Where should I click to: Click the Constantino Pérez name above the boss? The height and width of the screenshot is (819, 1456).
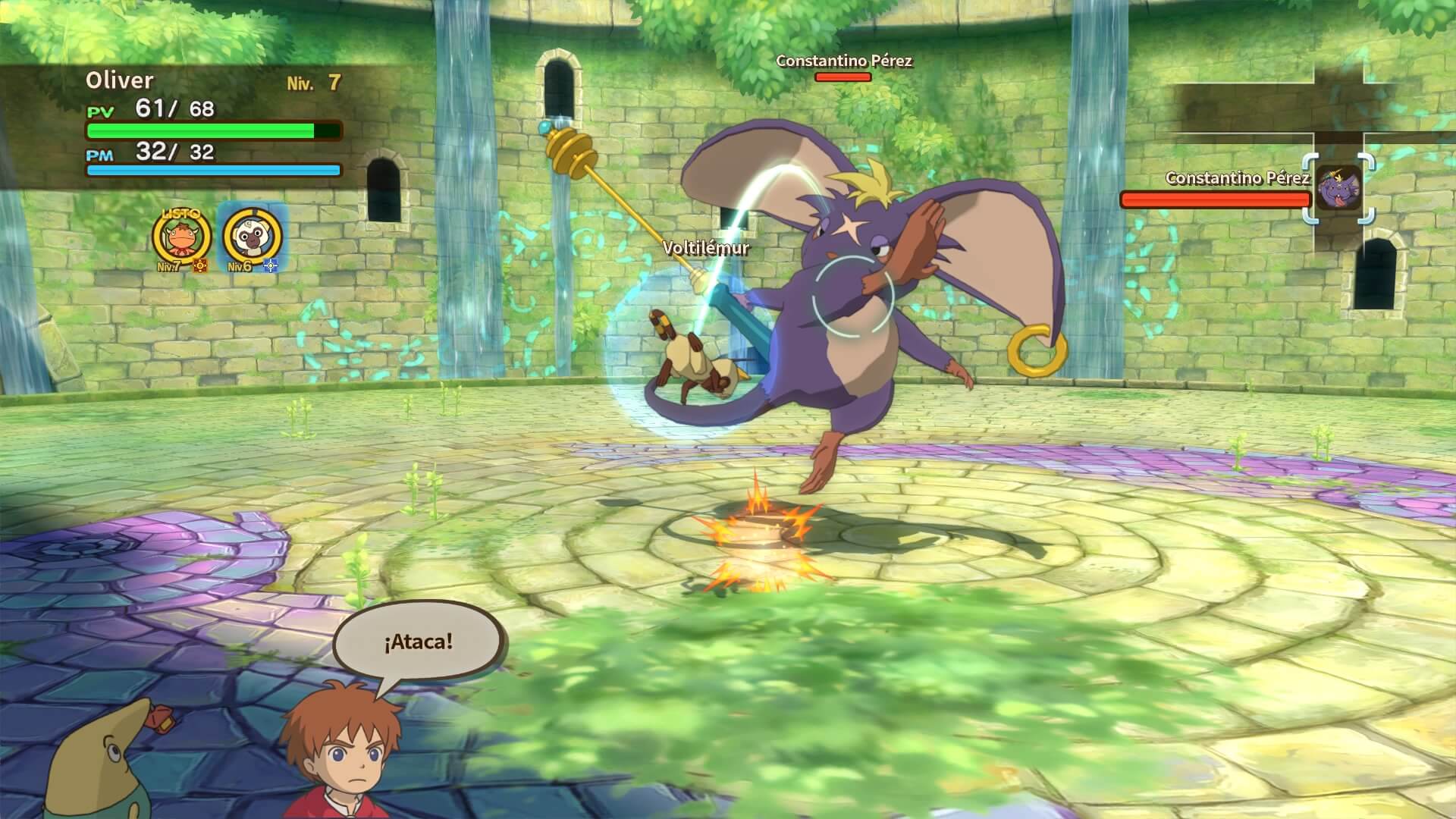click(x=844, y=62)
